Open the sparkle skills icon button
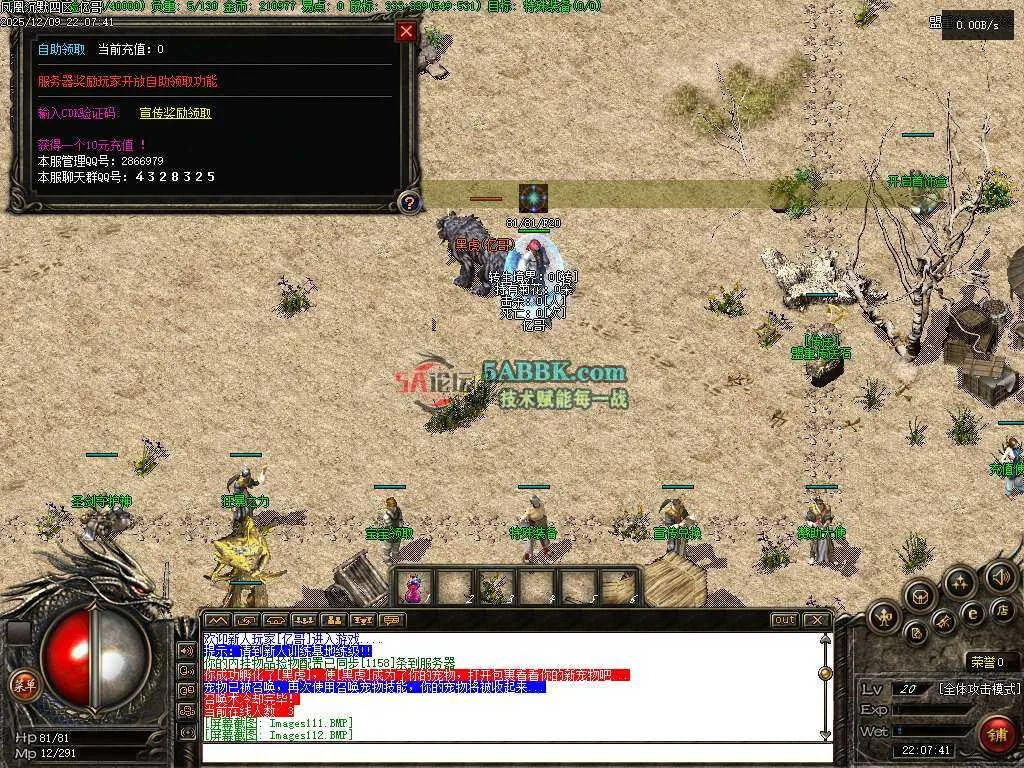The width and height of the screenshot is (1024, 768). pos(960,582)
